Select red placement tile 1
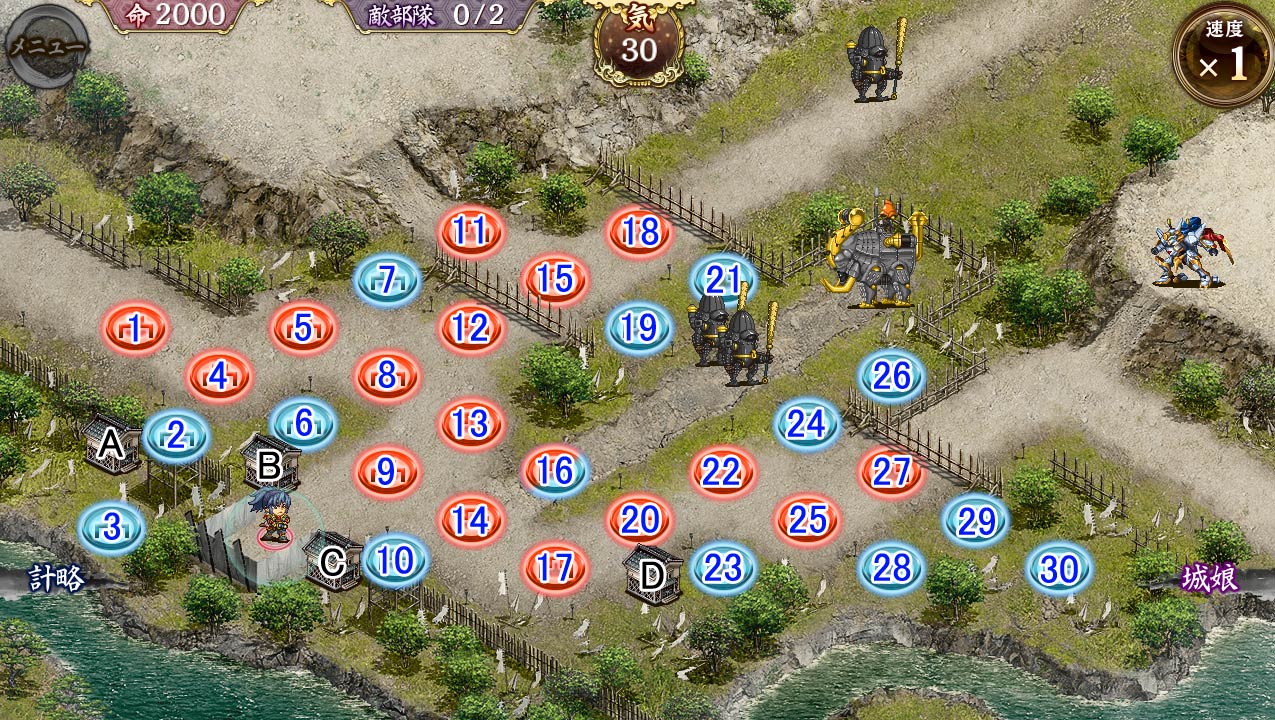Viewport: 1275px width, 720px height. [135, 328]
